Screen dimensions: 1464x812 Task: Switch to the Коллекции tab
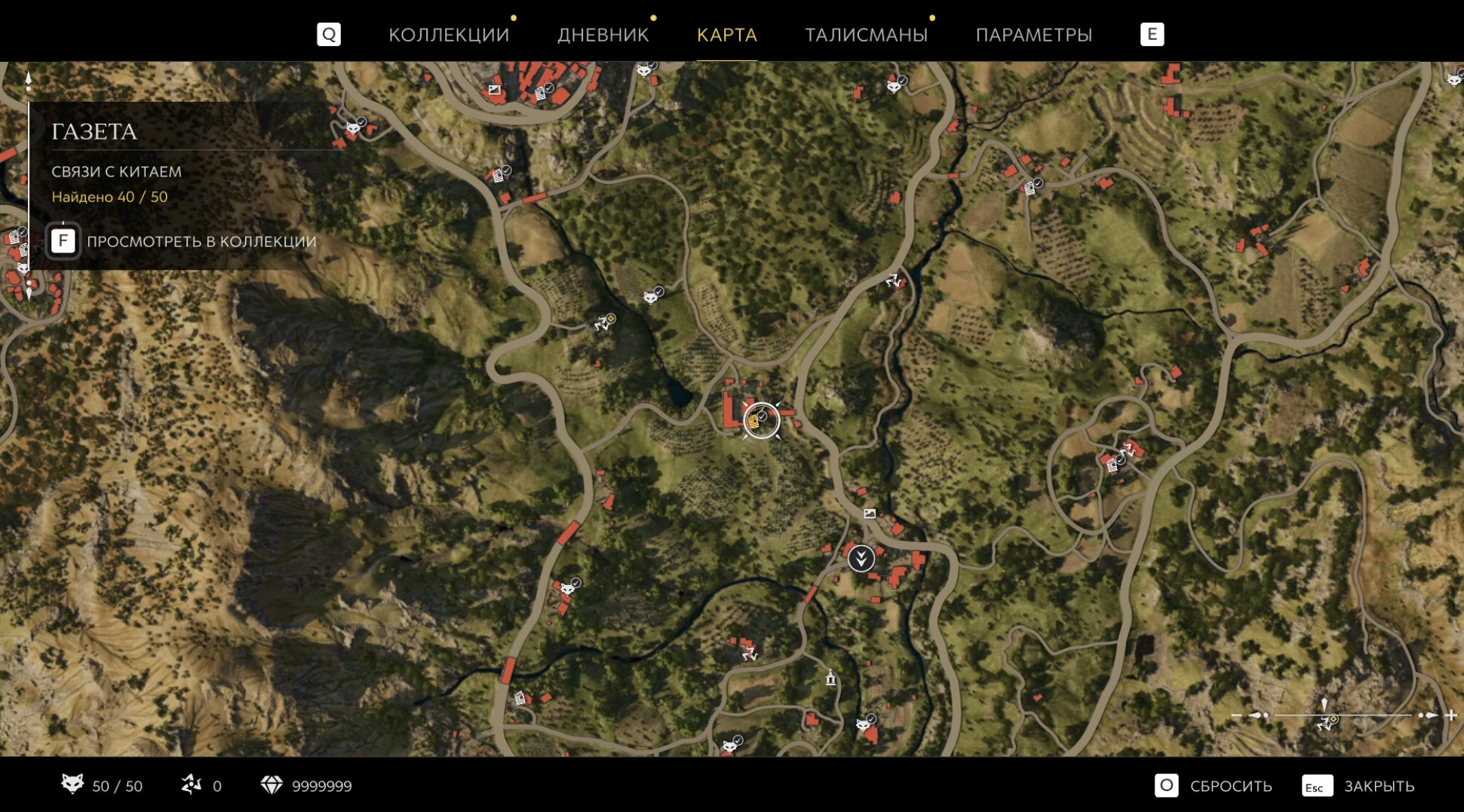click(x=449, y=35)
